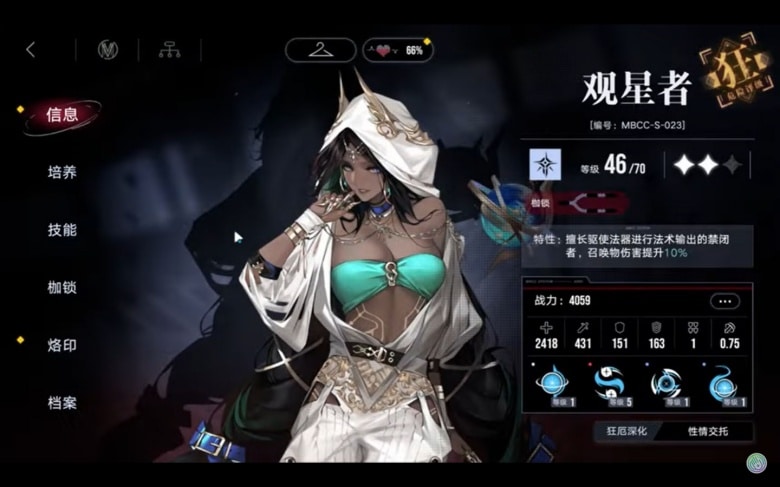Image resolution: width=780 pixels, height=487 pixels.
Task: Go back with the left arrow
Action: click(30, 50)
